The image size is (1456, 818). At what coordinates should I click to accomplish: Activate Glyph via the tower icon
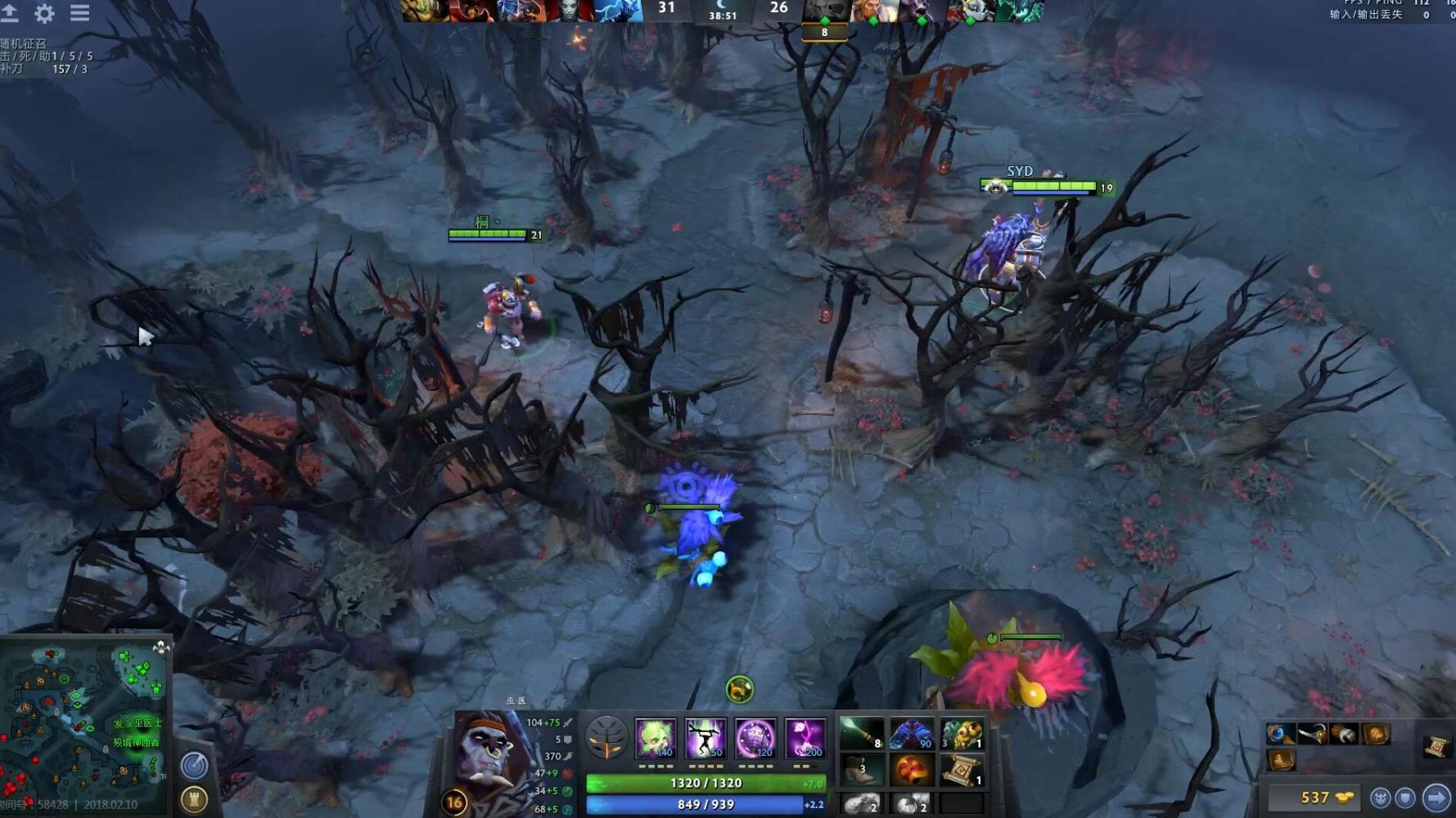[194, 800]
